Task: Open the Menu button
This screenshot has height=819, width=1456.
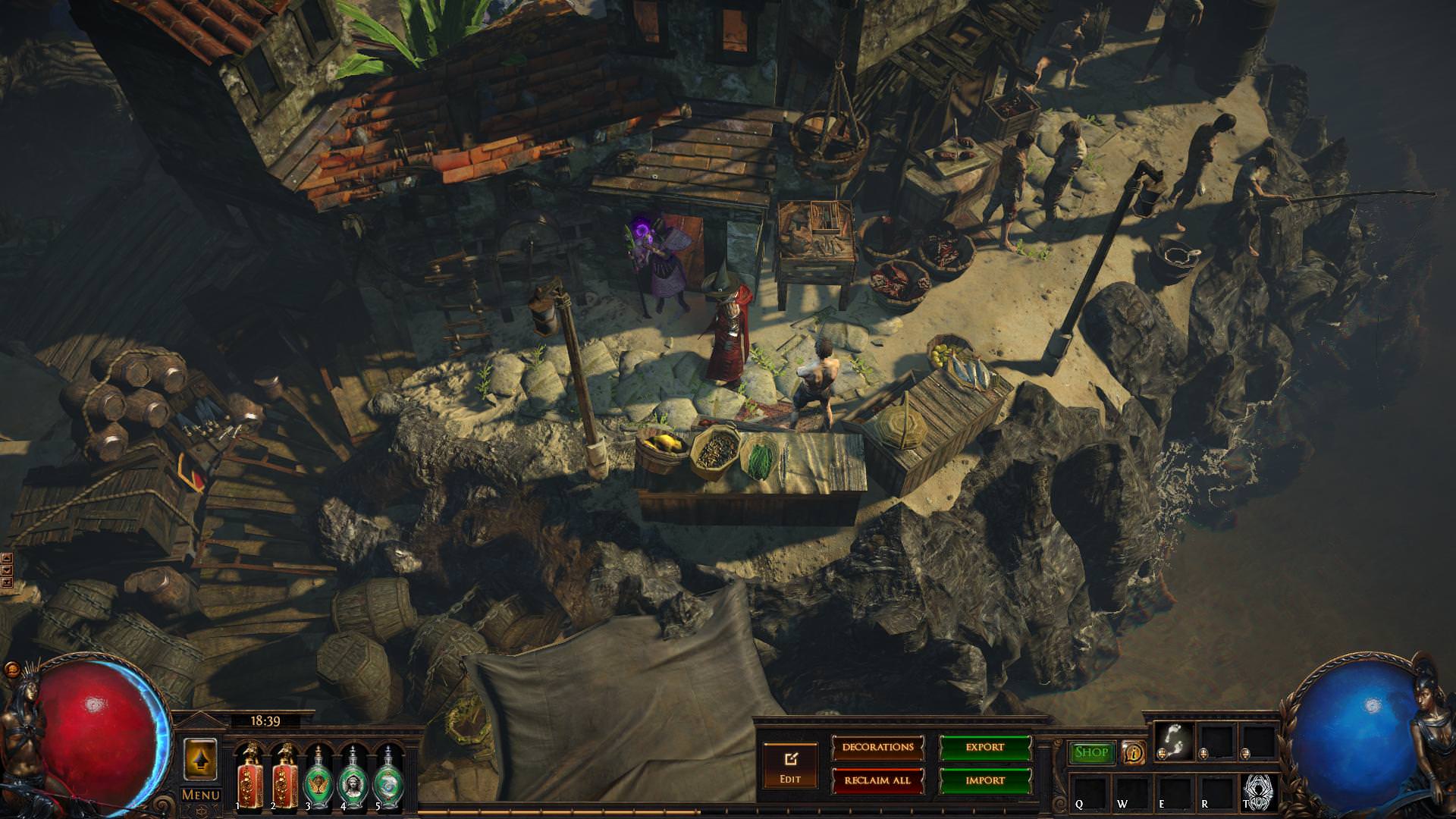Action: (x=201, y=795)
